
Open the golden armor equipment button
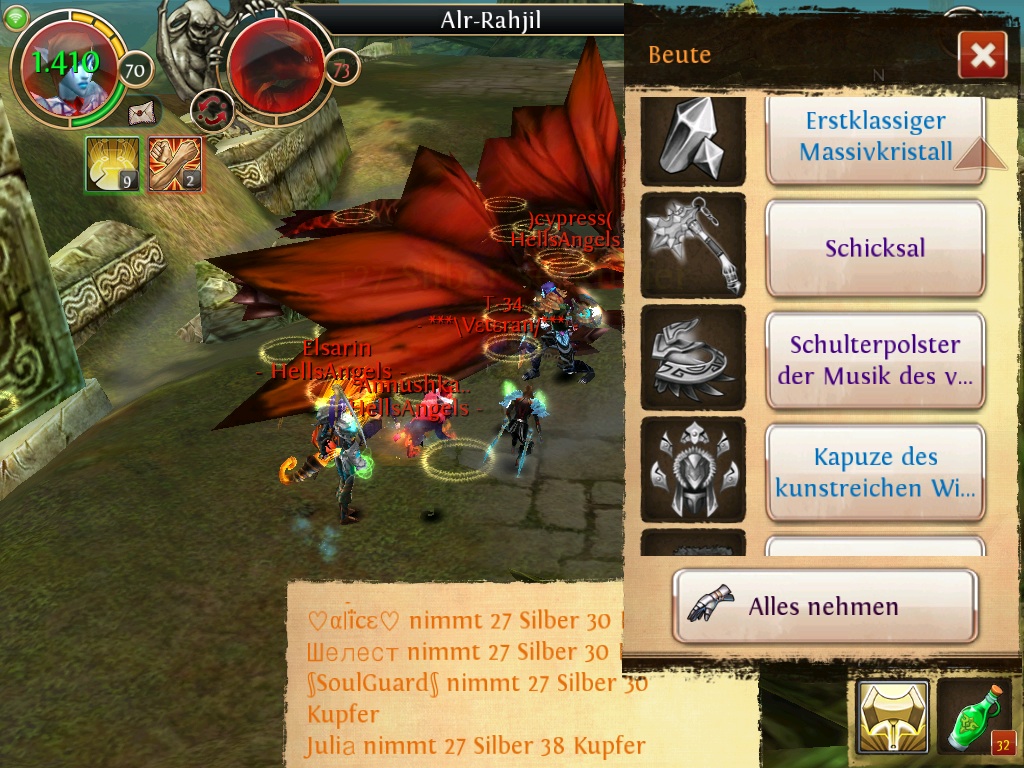click(892, 716)
